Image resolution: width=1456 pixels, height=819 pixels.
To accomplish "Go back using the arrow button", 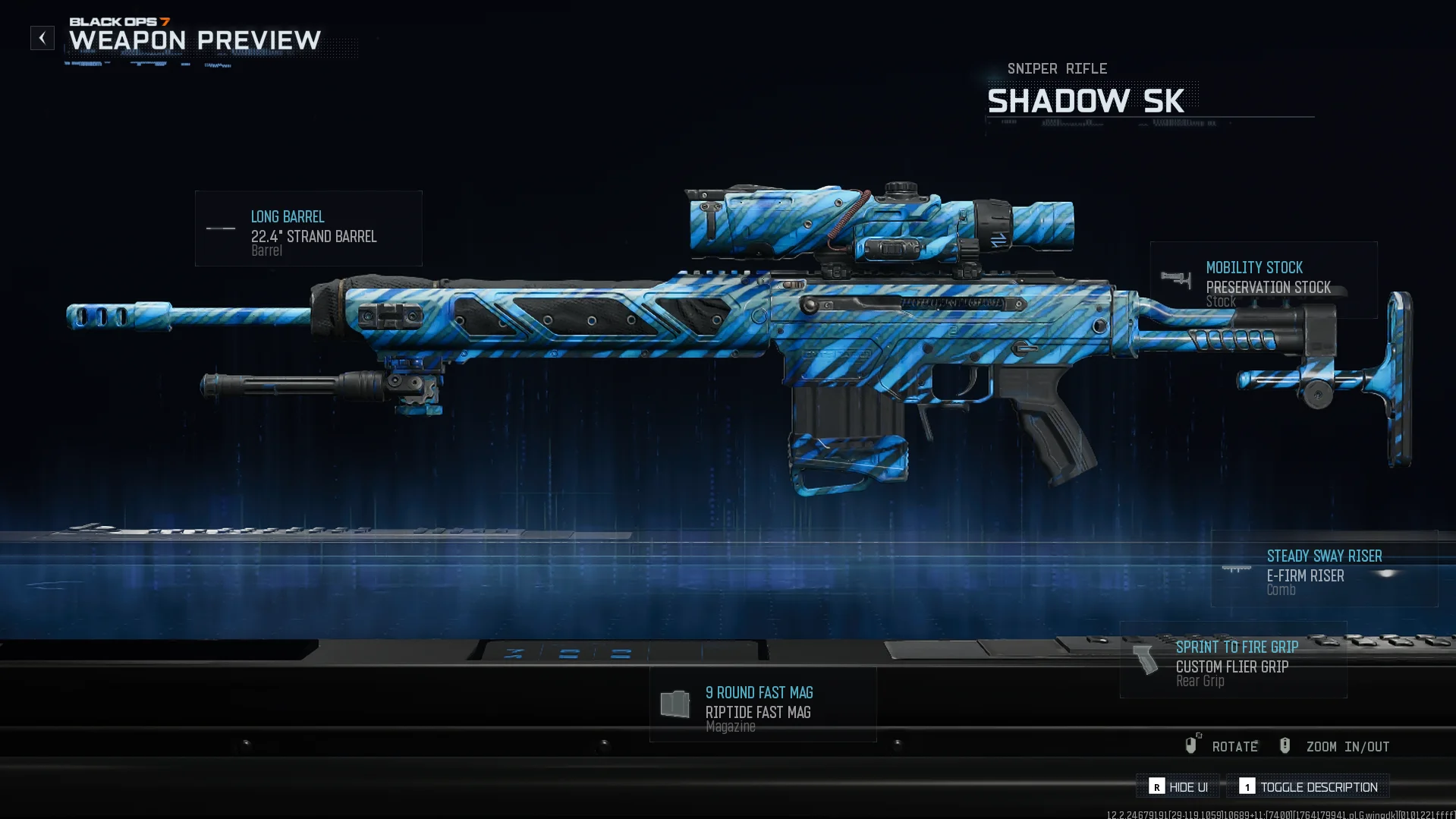I will (x=42, y=38).
